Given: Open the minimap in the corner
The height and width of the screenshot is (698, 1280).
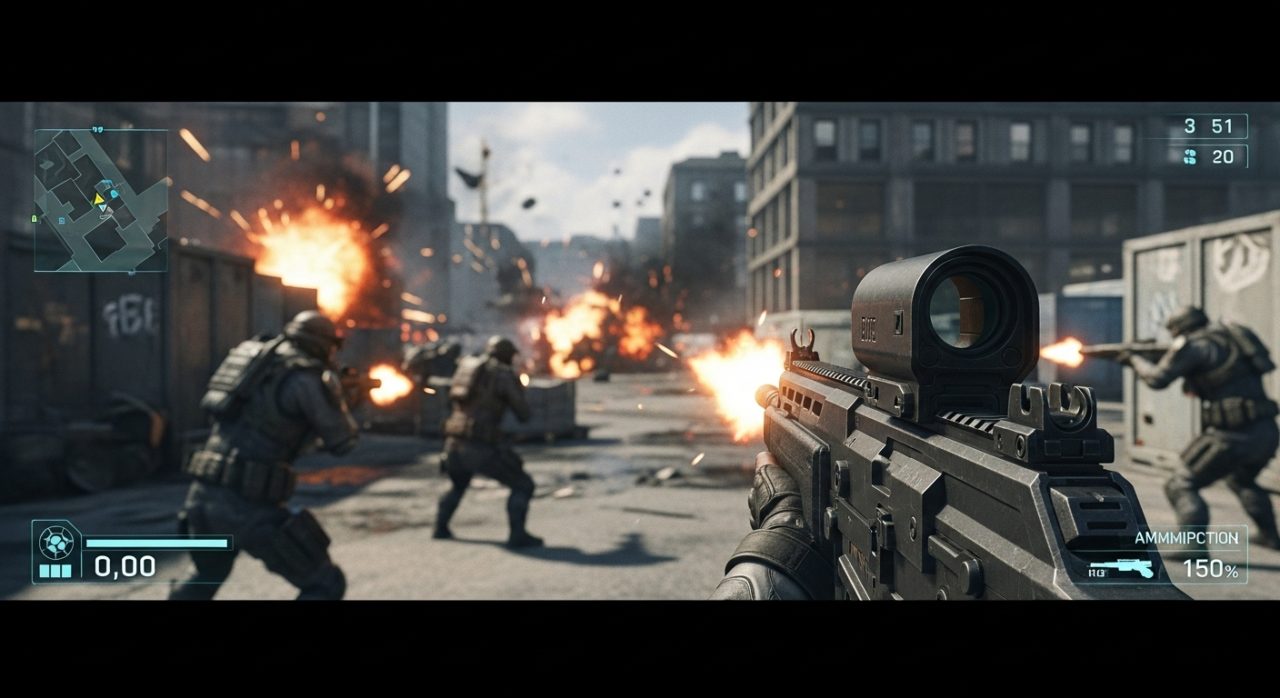Looking at the screenshot, I should (x=100, y=200).
